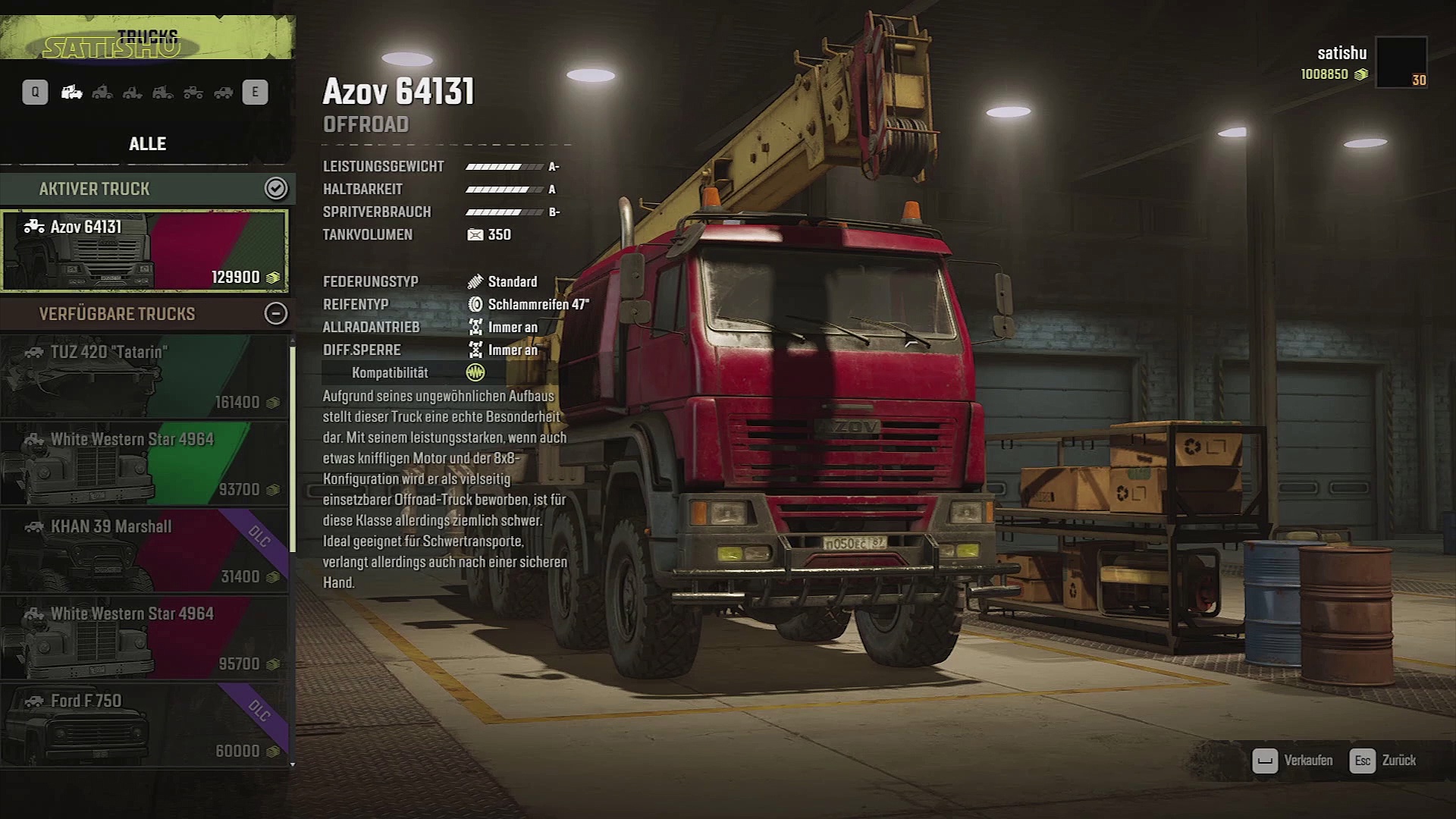Pick the White Western Star 4964 priced 93700
1456x819 pixels.
(144, 463)
